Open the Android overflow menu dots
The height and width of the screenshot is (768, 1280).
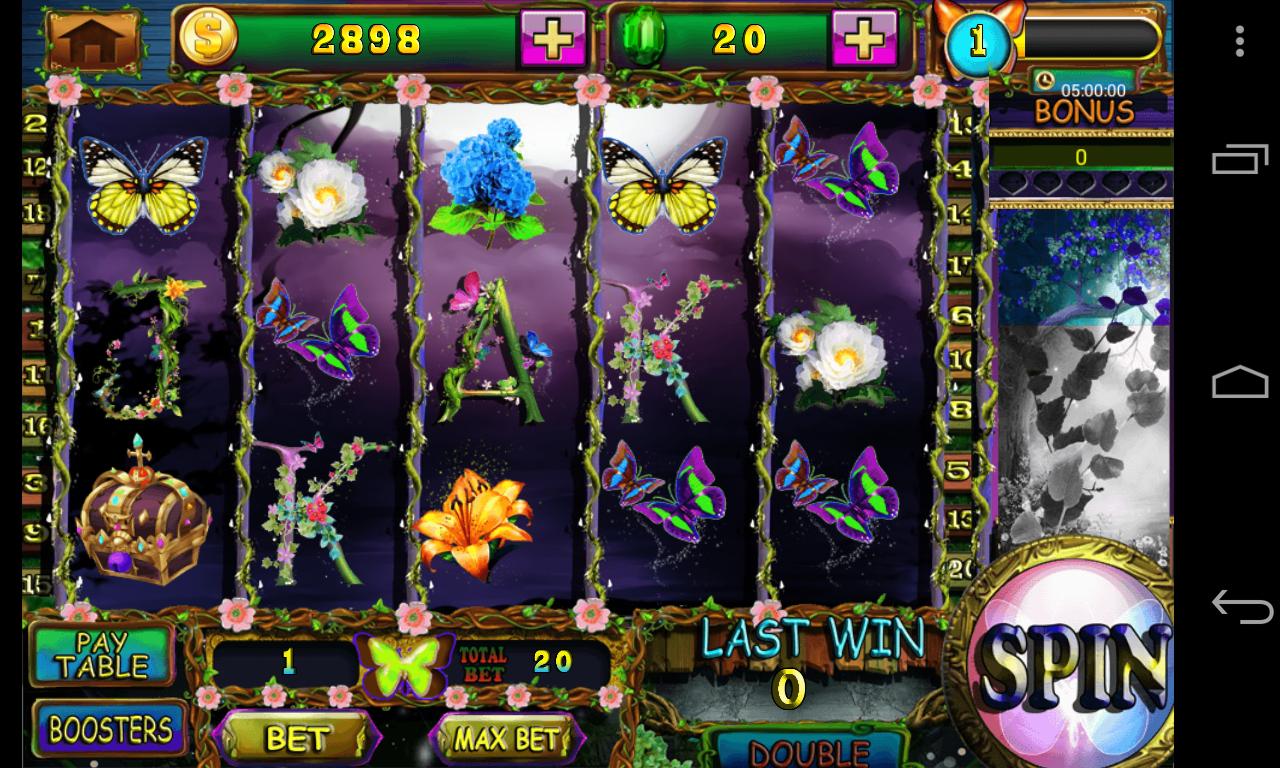click(1240, 41)
